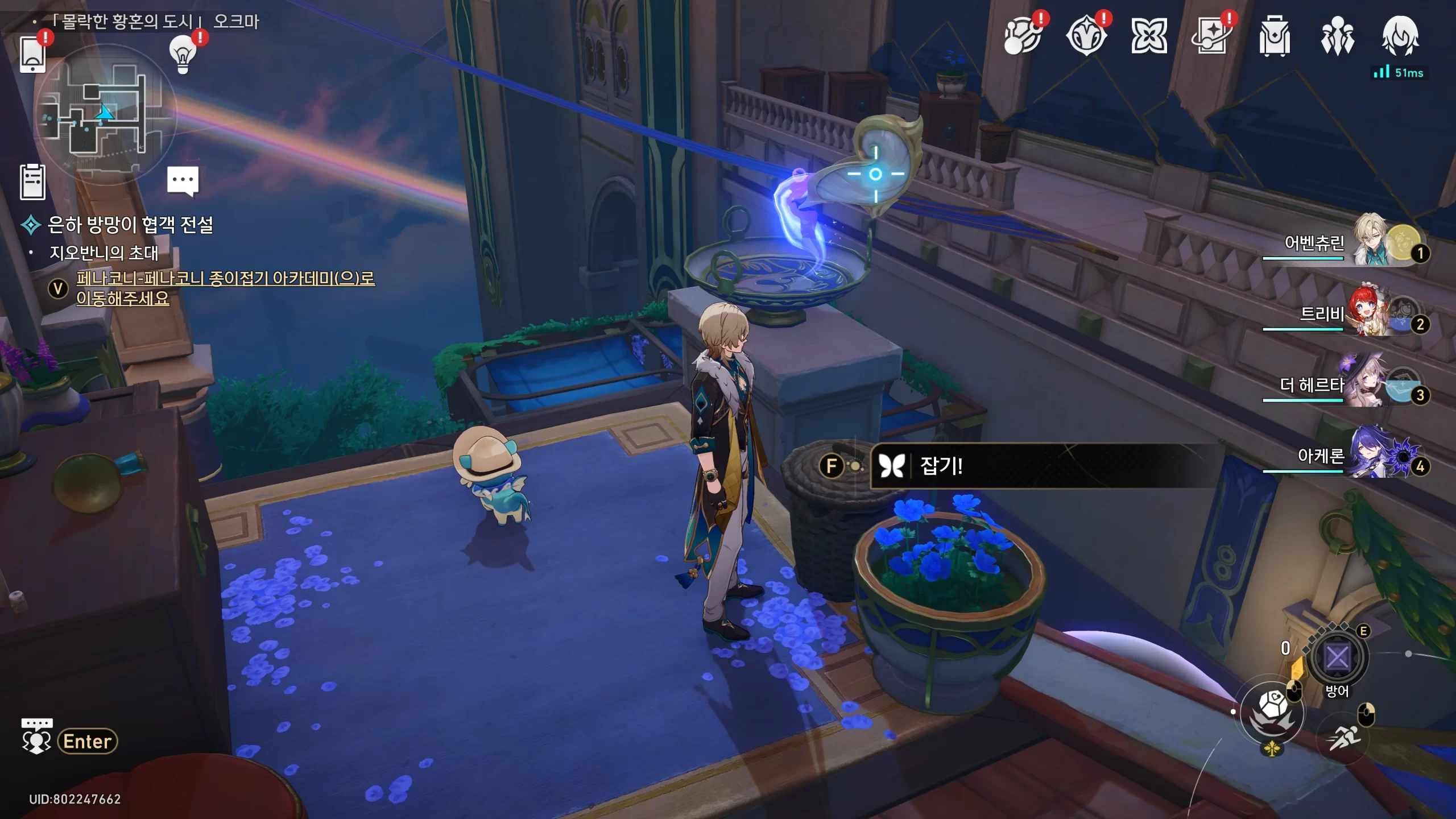Open the mission log clipboard icon
Viewport: 1456px width, 819px height.
pos(32,182)
